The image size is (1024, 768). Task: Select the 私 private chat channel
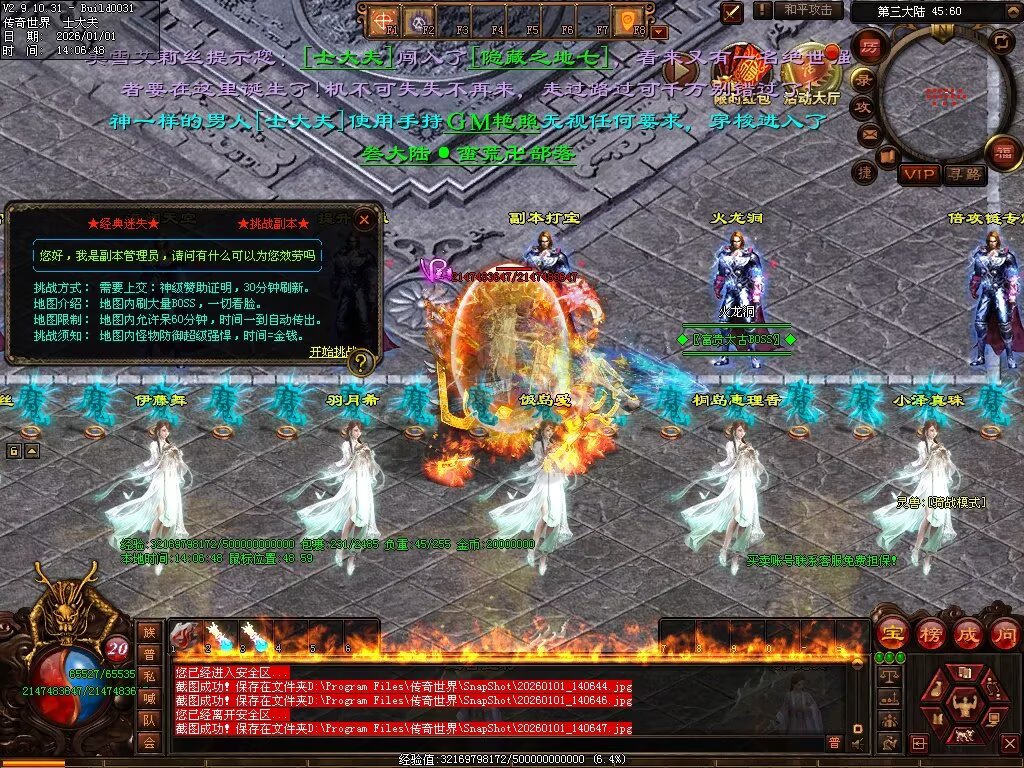pos(149,675)
